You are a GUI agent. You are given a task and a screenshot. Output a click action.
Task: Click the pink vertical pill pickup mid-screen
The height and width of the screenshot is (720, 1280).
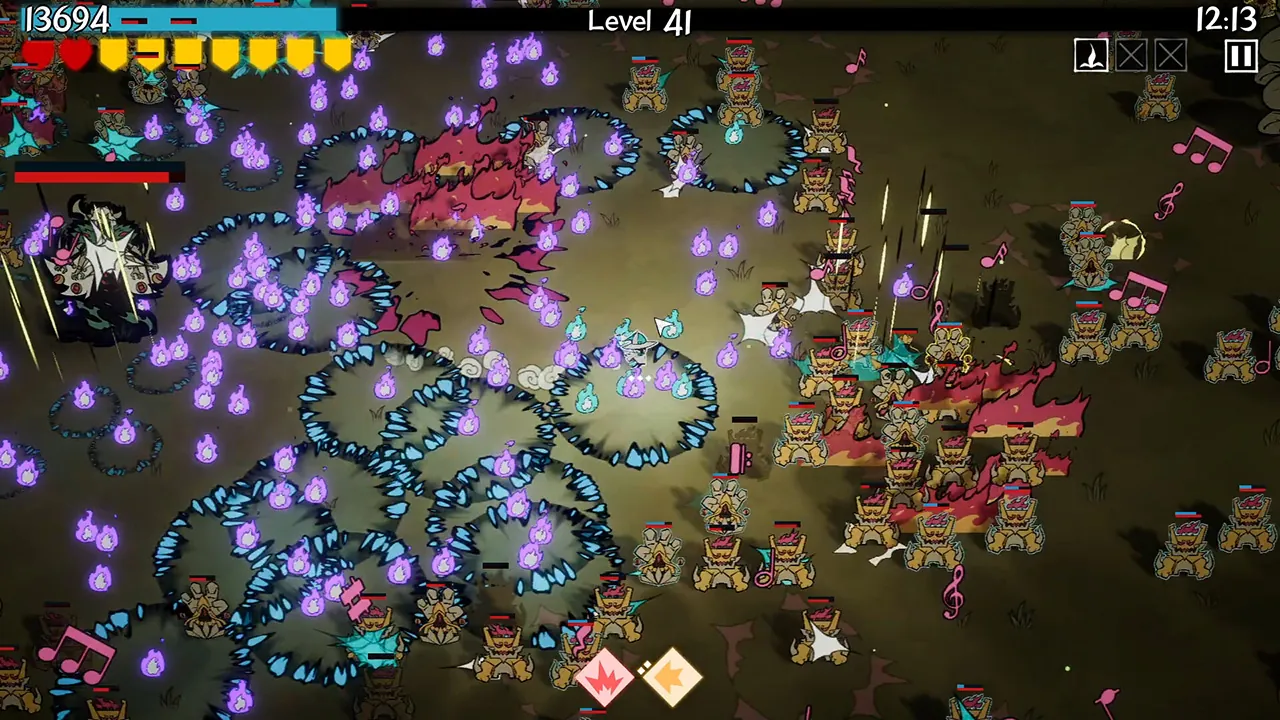(x=737, y=456)
